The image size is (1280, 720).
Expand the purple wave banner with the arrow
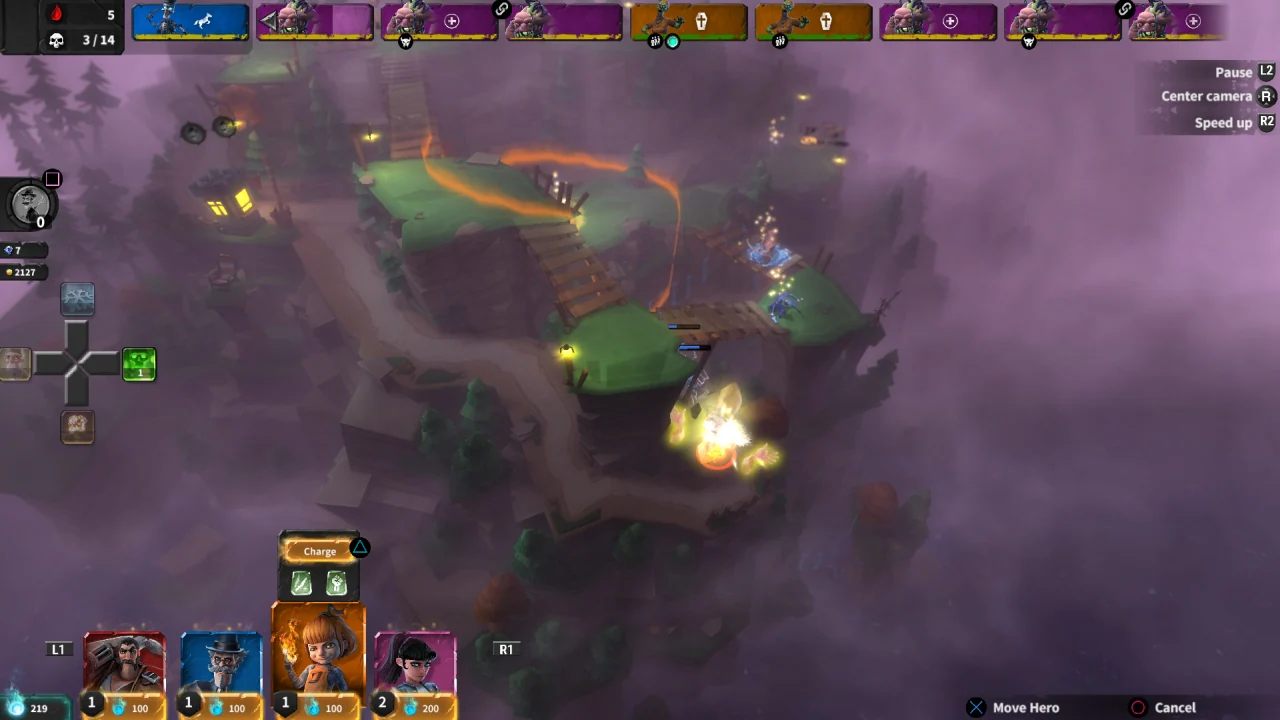point(268,20)
